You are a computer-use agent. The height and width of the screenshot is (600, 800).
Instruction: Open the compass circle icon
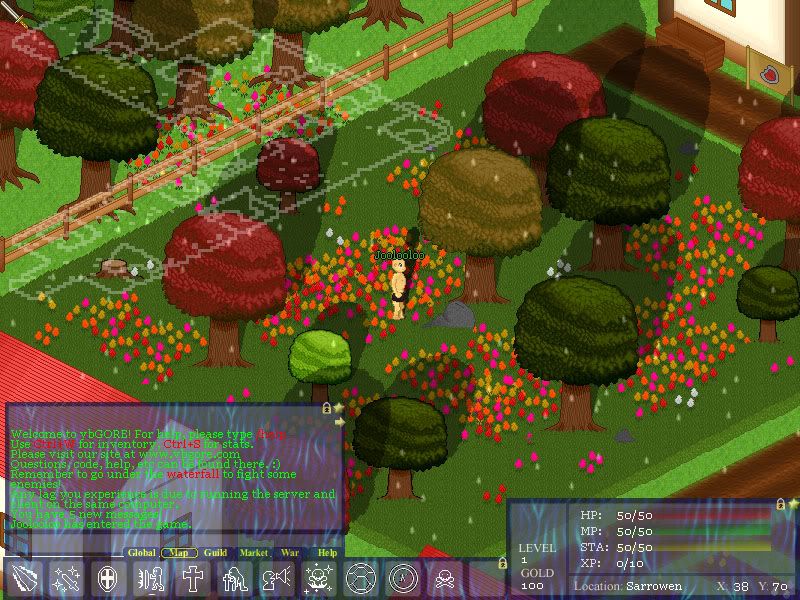point(402,579)
